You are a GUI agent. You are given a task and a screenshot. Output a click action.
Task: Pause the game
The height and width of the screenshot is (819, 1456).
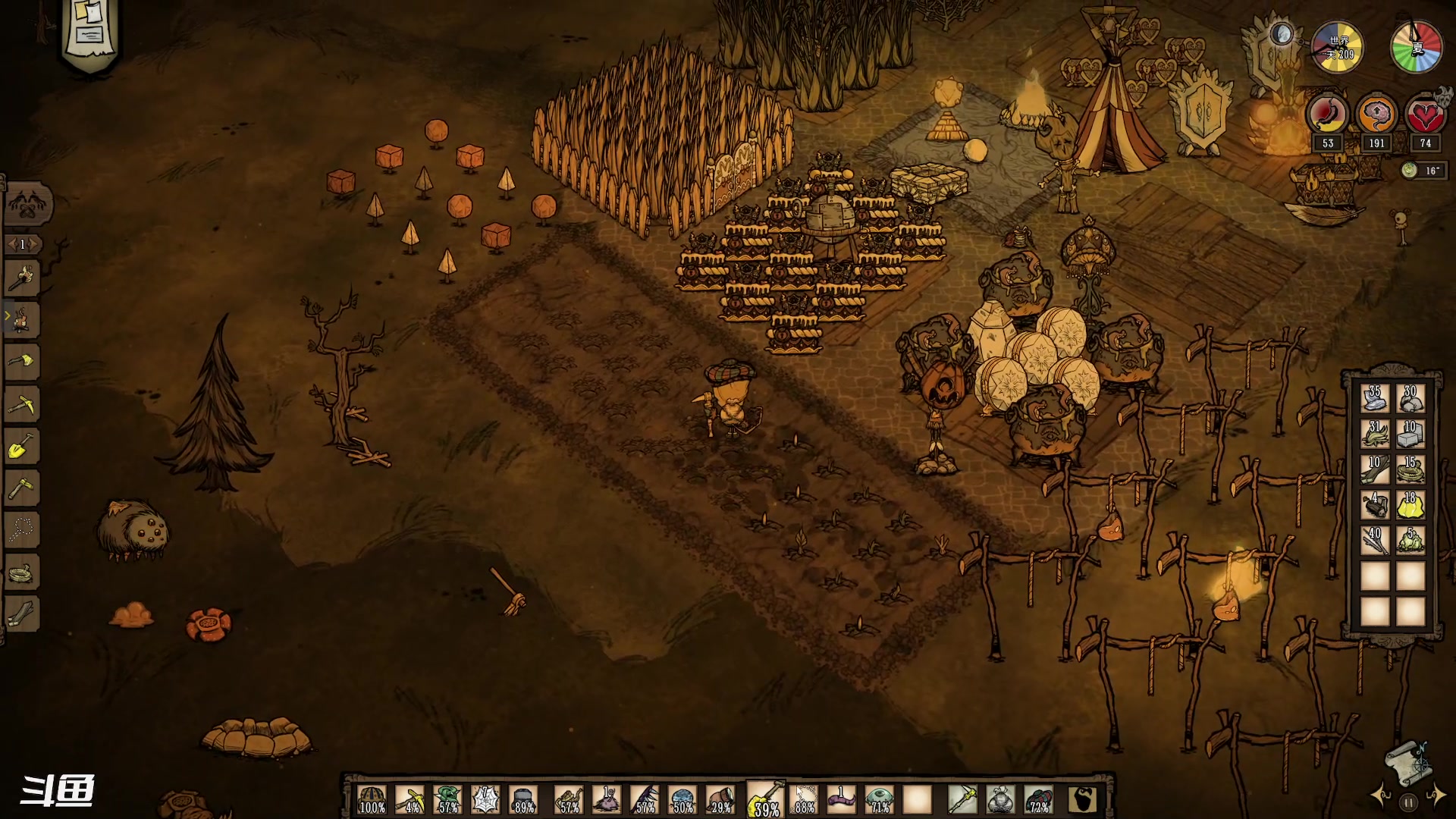pyautogui.click(x=1408, y=802)
